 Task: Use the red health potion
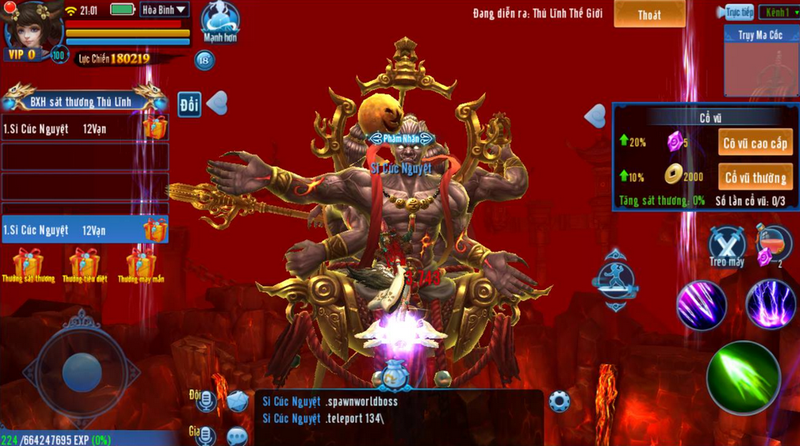point(771,244)
